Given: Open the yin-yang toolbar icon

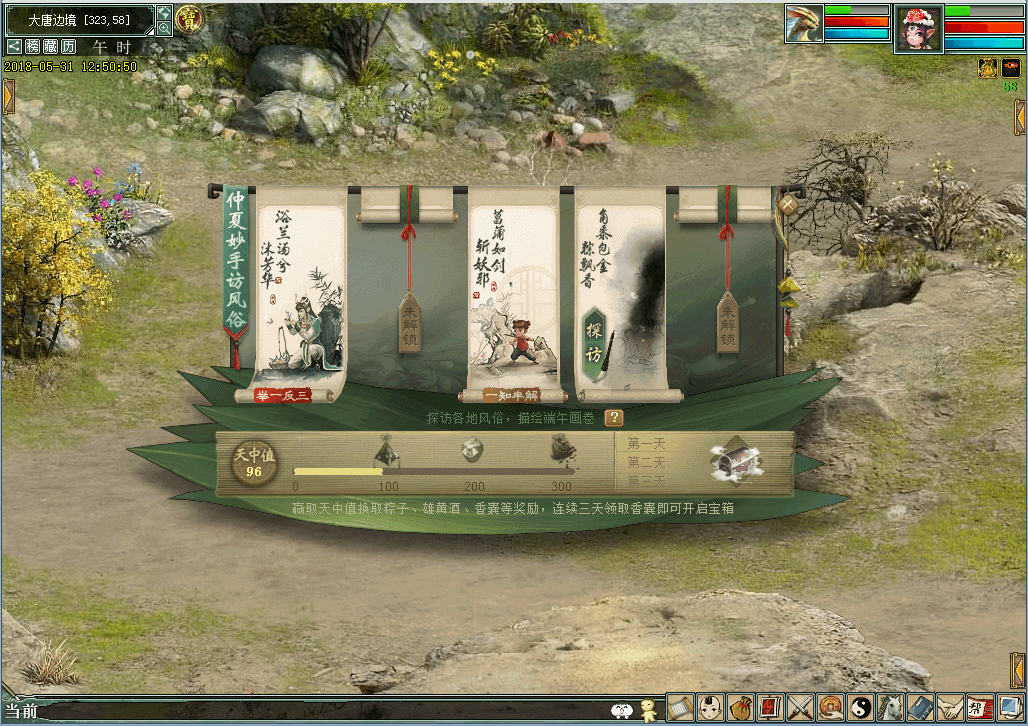Looking at the screenshot, I should [860, 707].
